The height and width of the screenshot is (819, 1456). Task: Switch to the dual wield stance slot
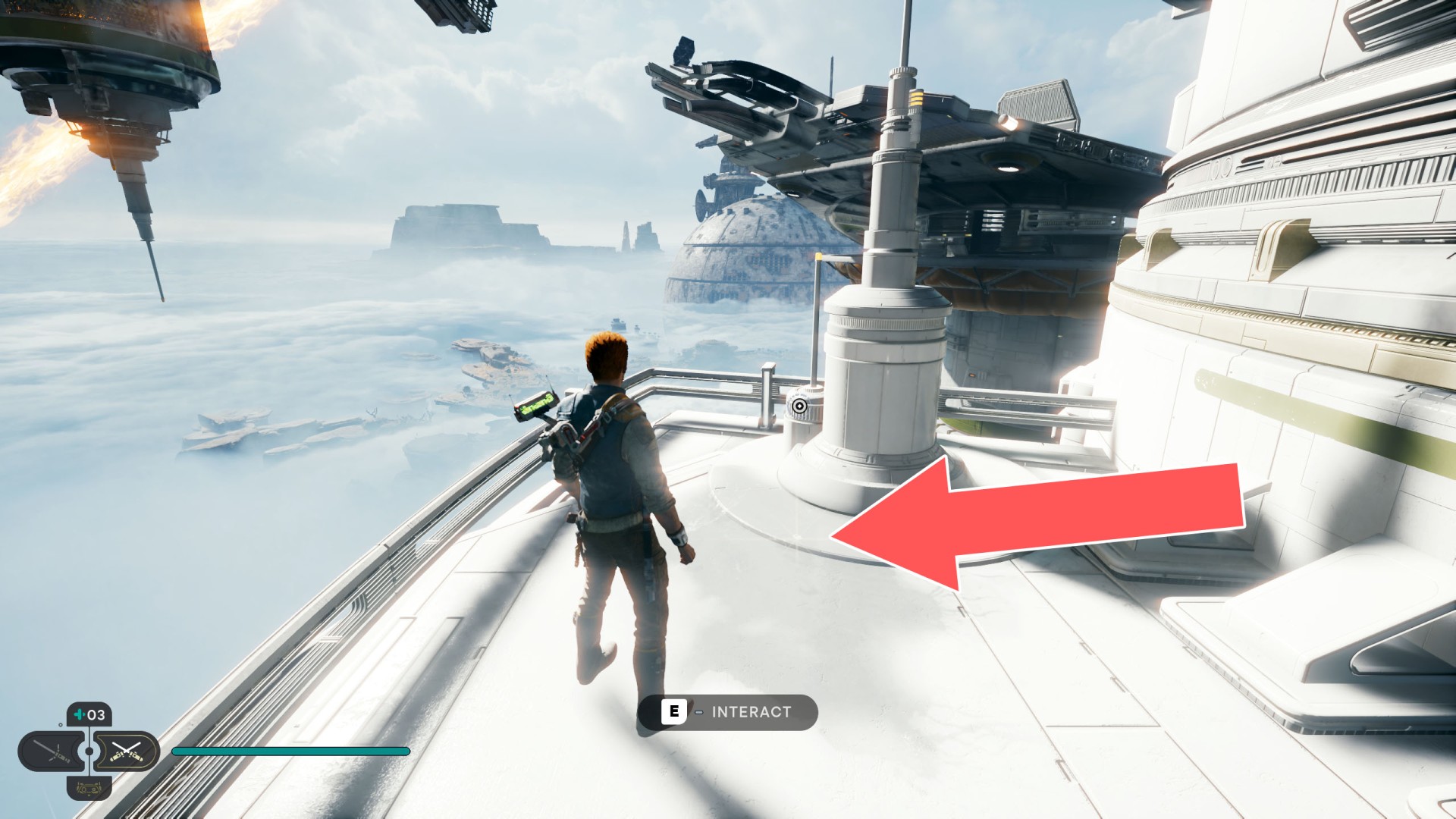(126, 752)
